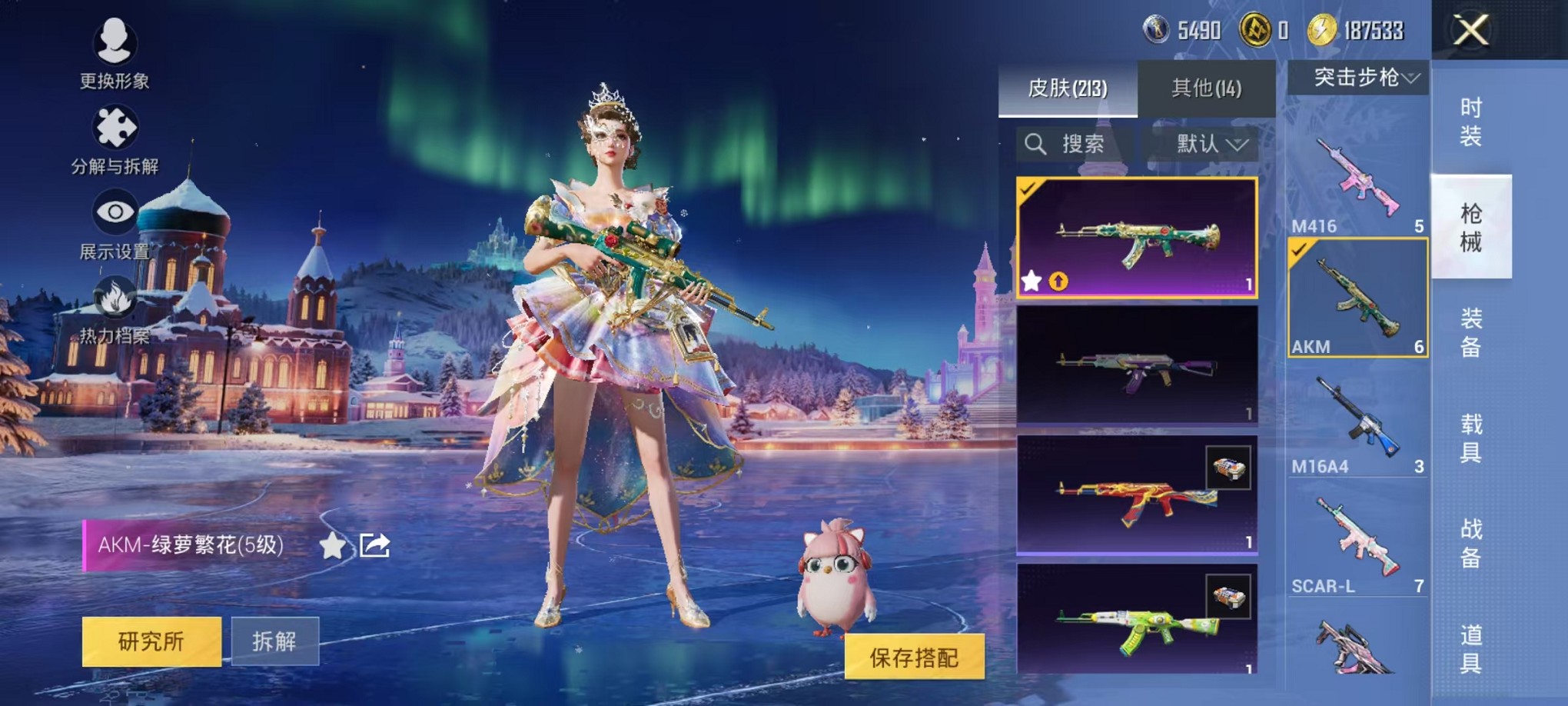Open 展示设置 display settings
The image size is (1568, 706).
pyautogui.click(x=115, y=225)
